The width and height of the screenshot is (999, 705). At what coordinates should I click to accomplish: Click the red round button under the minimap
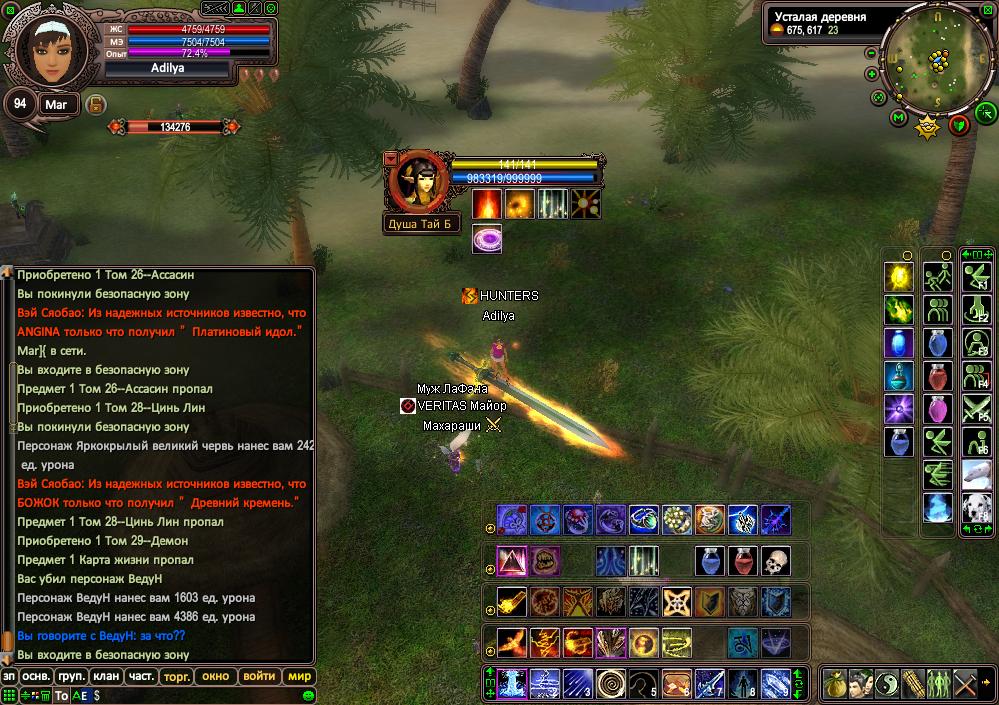pyautogui.click(x=959, y=125)
